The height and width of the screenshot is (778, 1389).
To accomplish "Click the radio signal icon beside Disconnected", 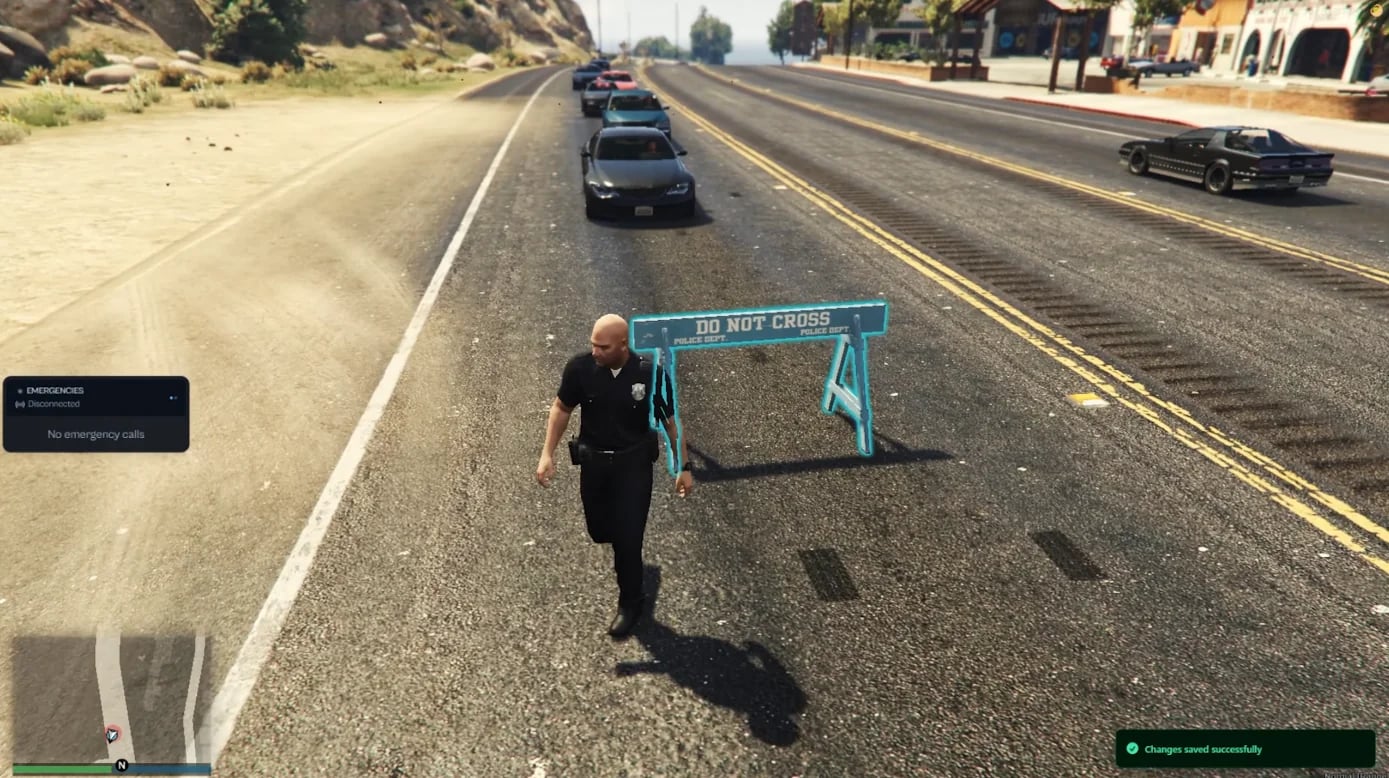I will [21, 403].
